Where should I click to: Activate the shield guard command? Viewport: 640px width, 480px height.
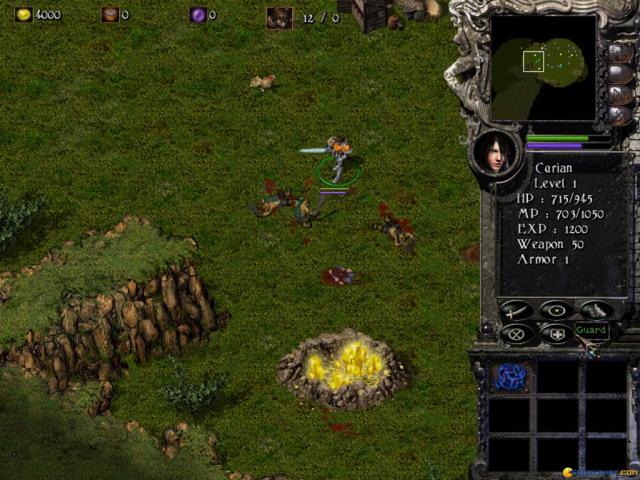click(x=556, y=334)
